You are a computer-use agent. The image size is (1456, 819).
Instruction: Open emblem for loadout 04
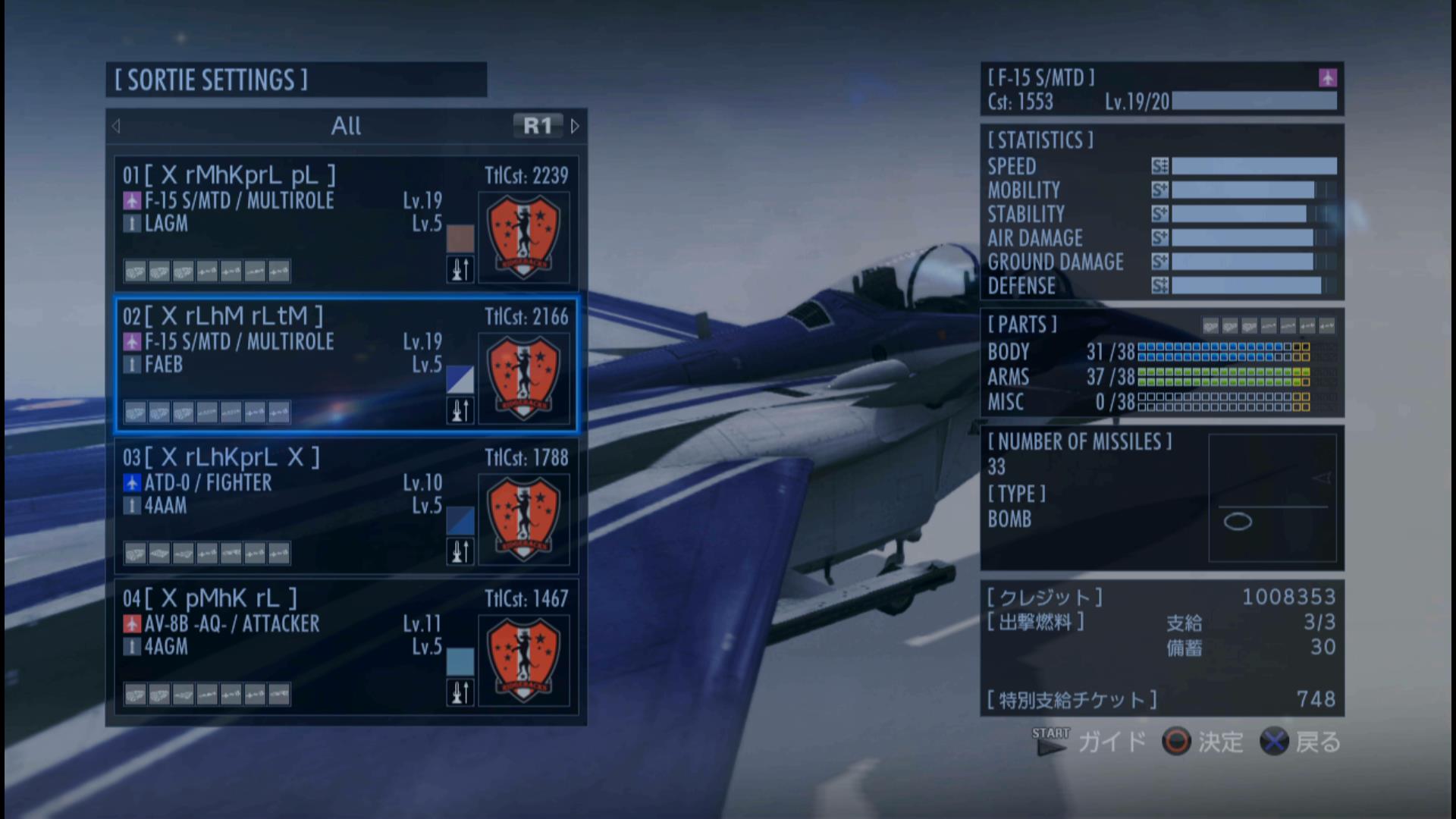[523, 661]
